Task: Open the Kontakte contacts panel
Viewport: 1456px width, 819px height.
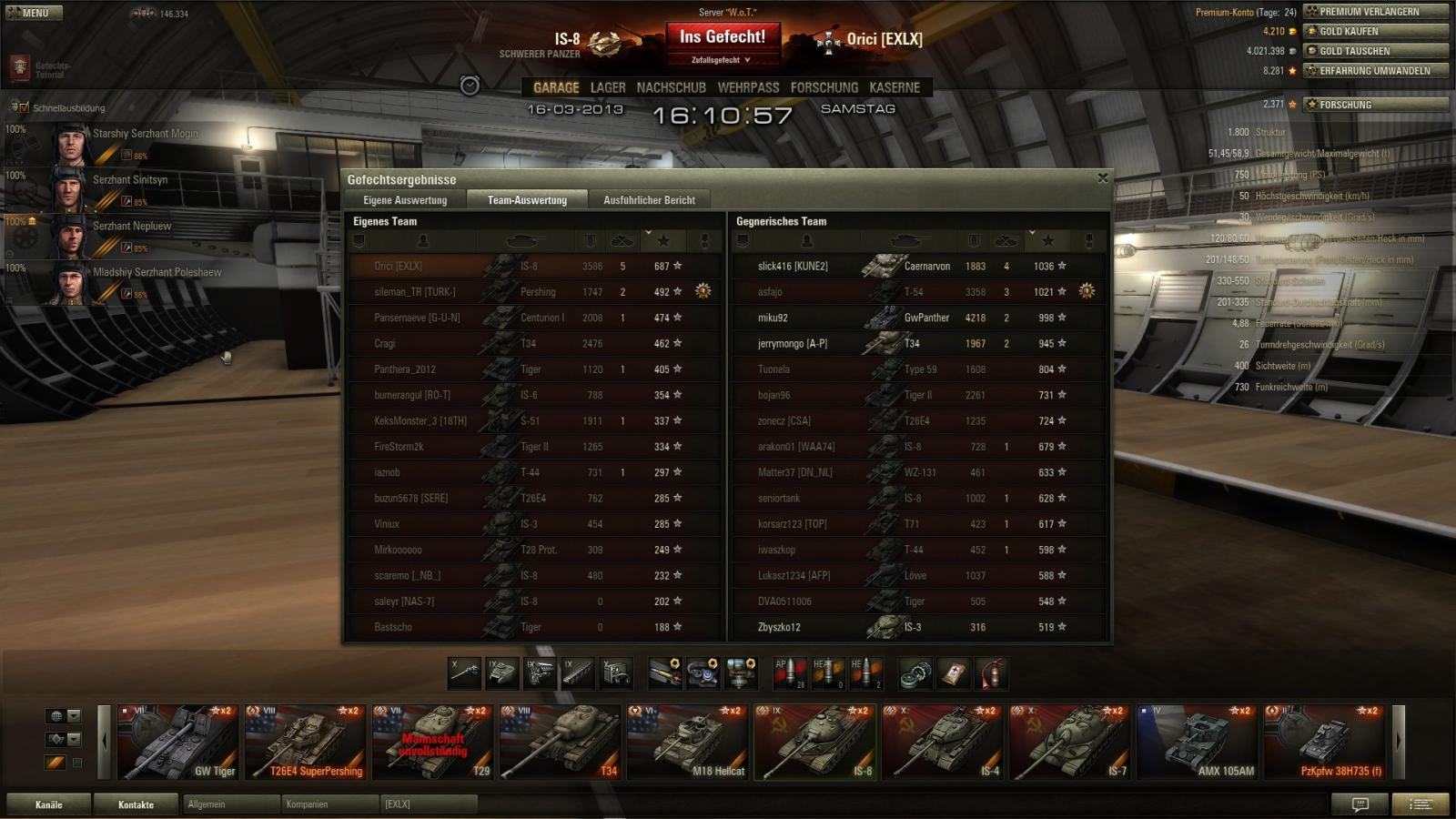Action: pyautogui.click(x=136, y=804)
